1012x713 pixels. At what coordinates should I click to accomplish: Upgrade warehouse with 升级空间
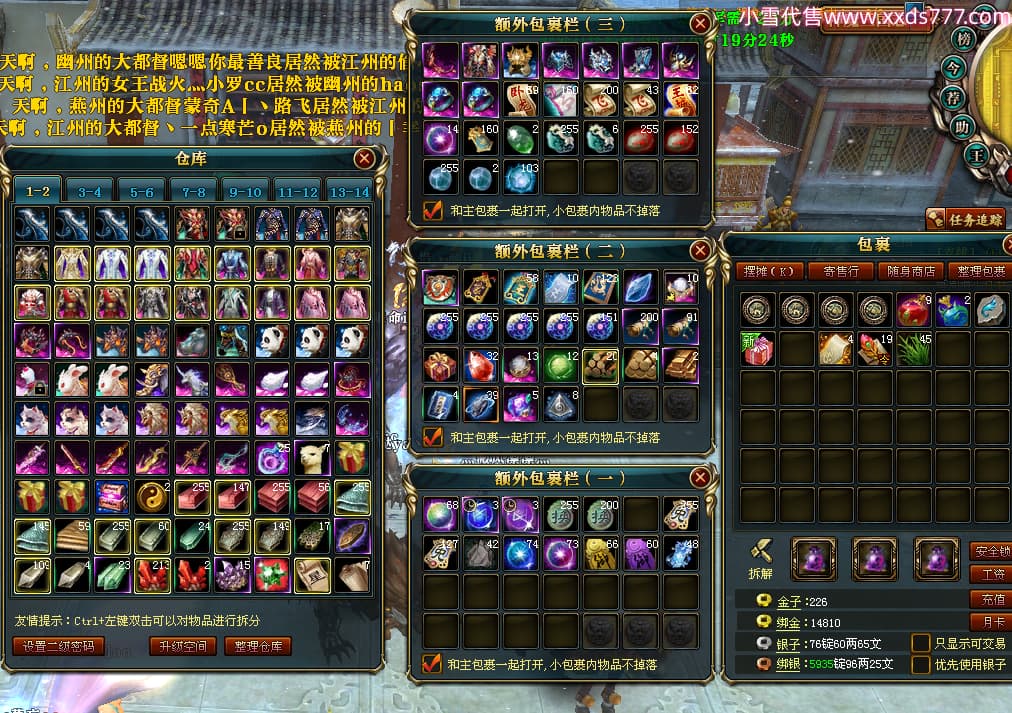click(x=183, y=646)
